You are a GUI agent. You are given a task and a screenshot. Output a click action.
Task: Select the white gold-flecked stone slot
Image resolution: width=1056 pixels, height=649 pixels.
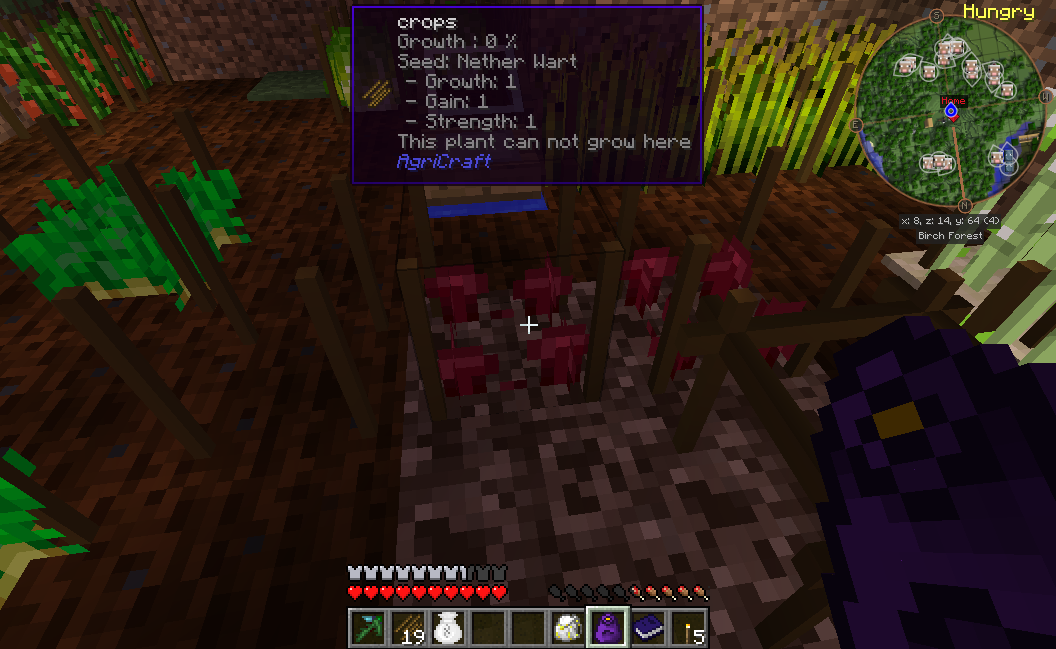pos(568,628)
